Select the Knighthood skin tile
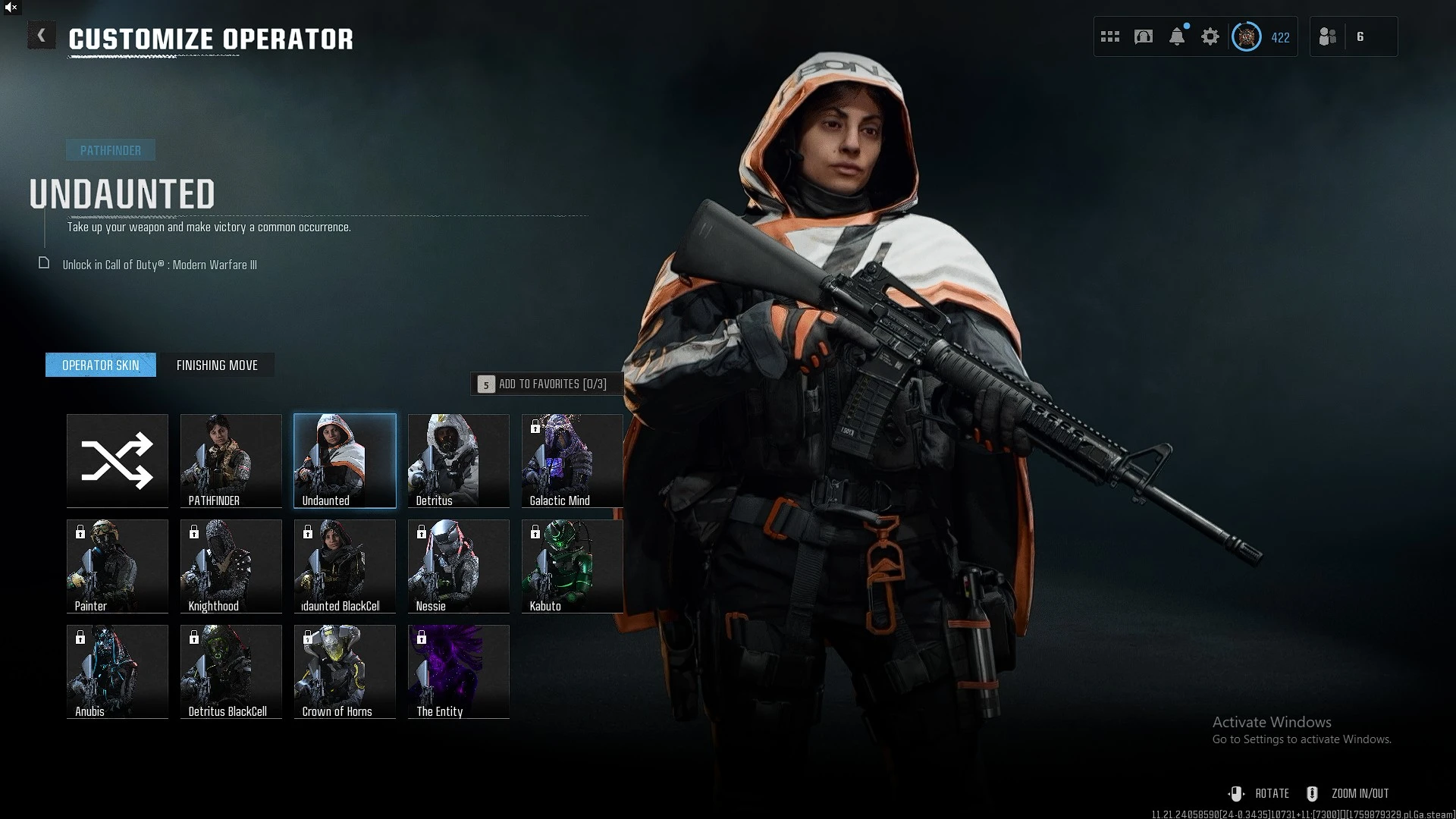This screenshot has width=1456, height=819. coord(231,566)
